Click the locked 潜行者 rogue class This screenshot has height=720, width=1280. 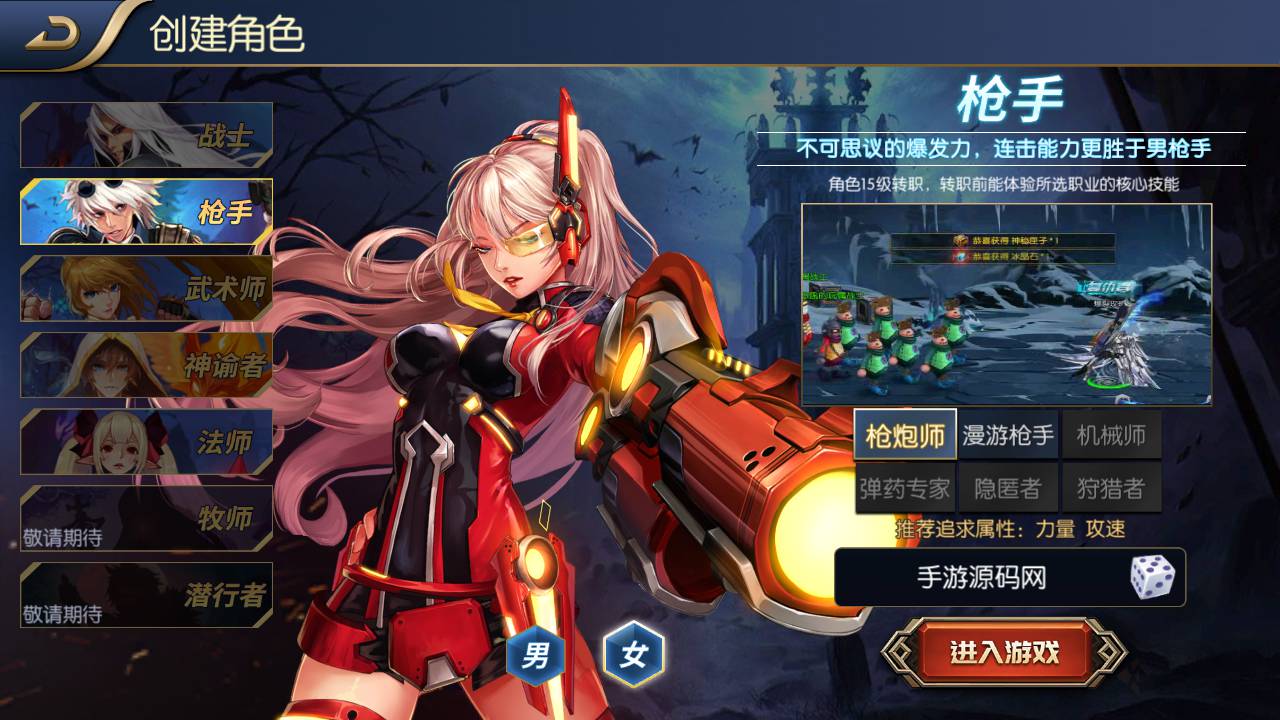[147, 595]
